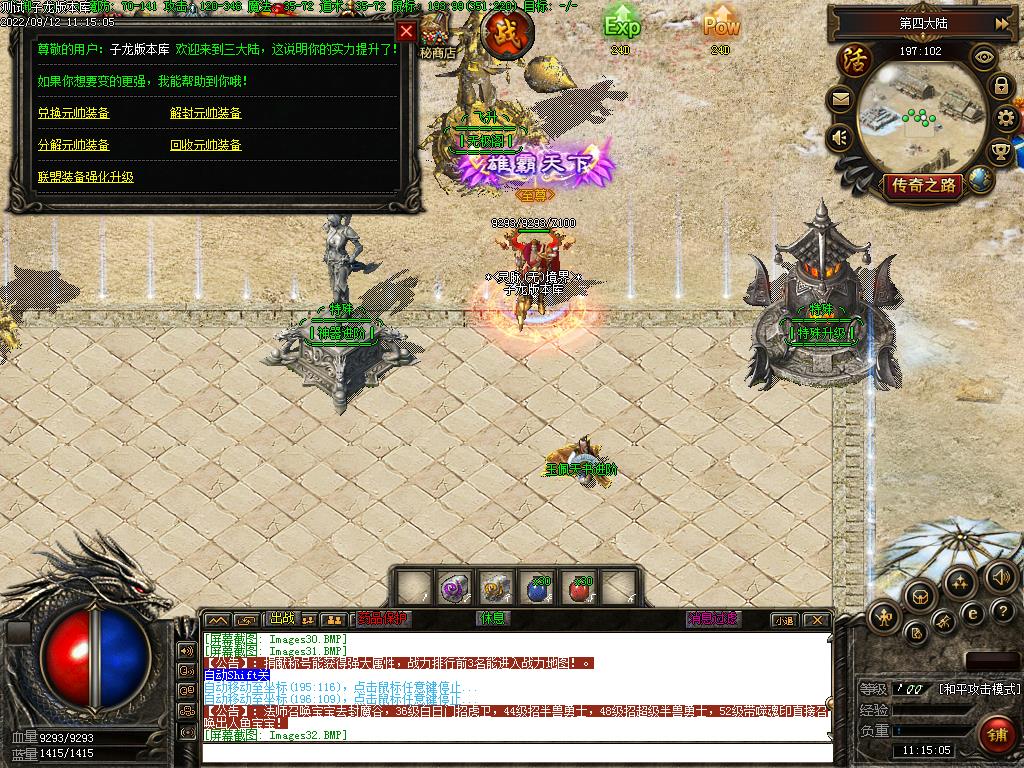Choose 分解元帅装备 in the dialog
Viewport: 1024px width, 768px height.
[74, 145]
